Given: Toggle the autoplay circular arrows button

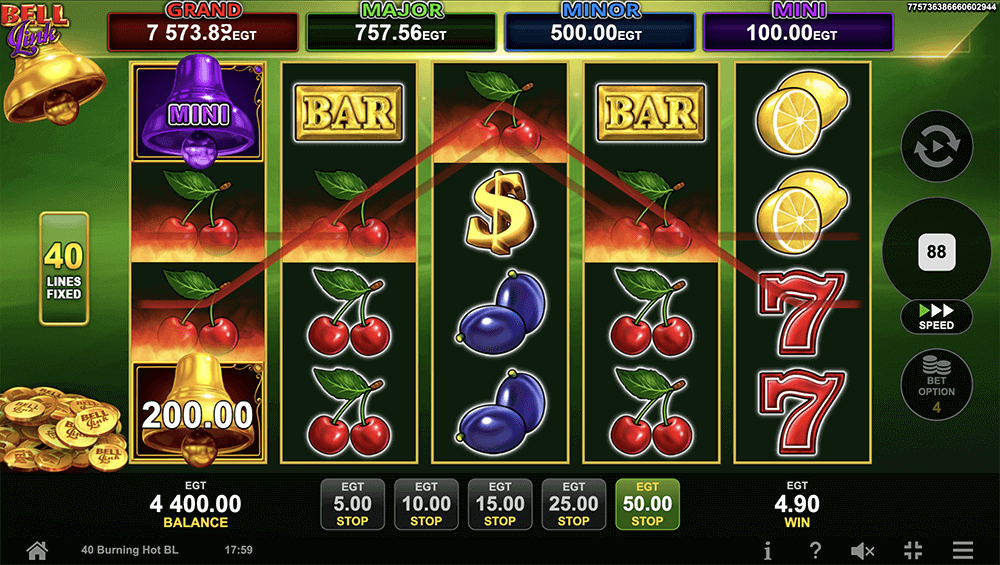Looking at the screenshot, I should 936,148.
